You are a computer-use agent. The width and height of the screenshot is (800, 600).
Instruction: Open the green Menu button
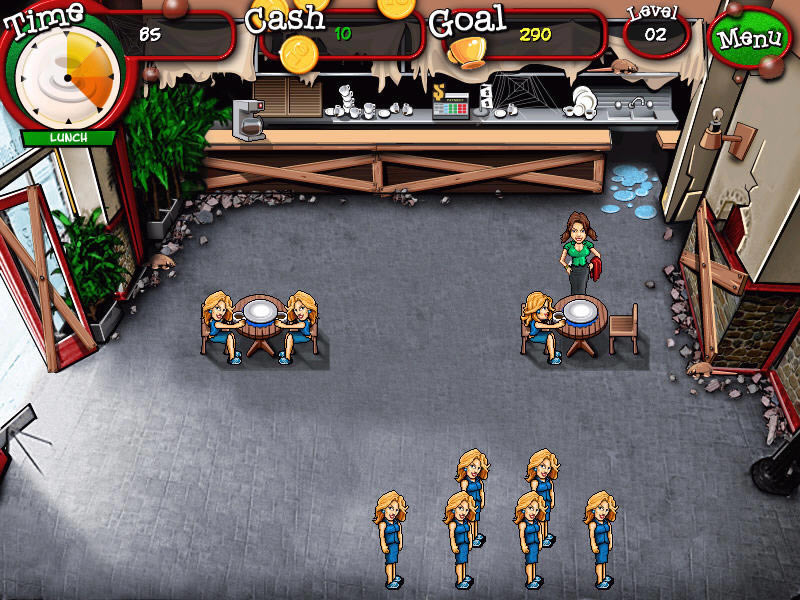click(x=748, y=40)
